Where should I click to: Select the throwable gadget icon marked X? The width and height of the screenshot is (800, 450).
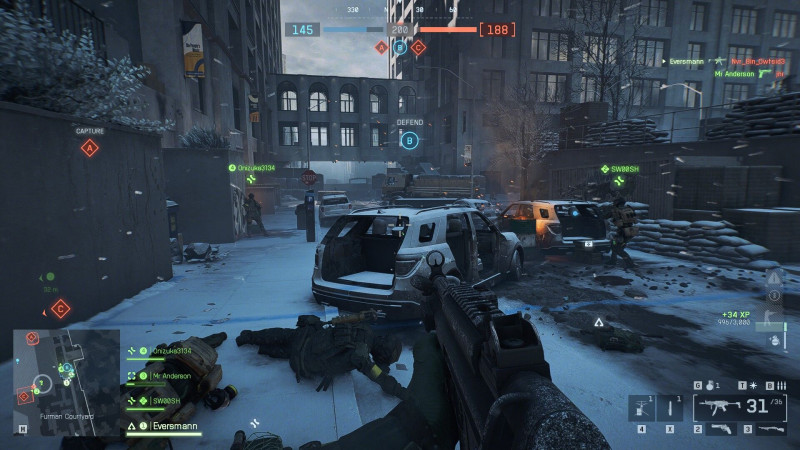point(668,408)
